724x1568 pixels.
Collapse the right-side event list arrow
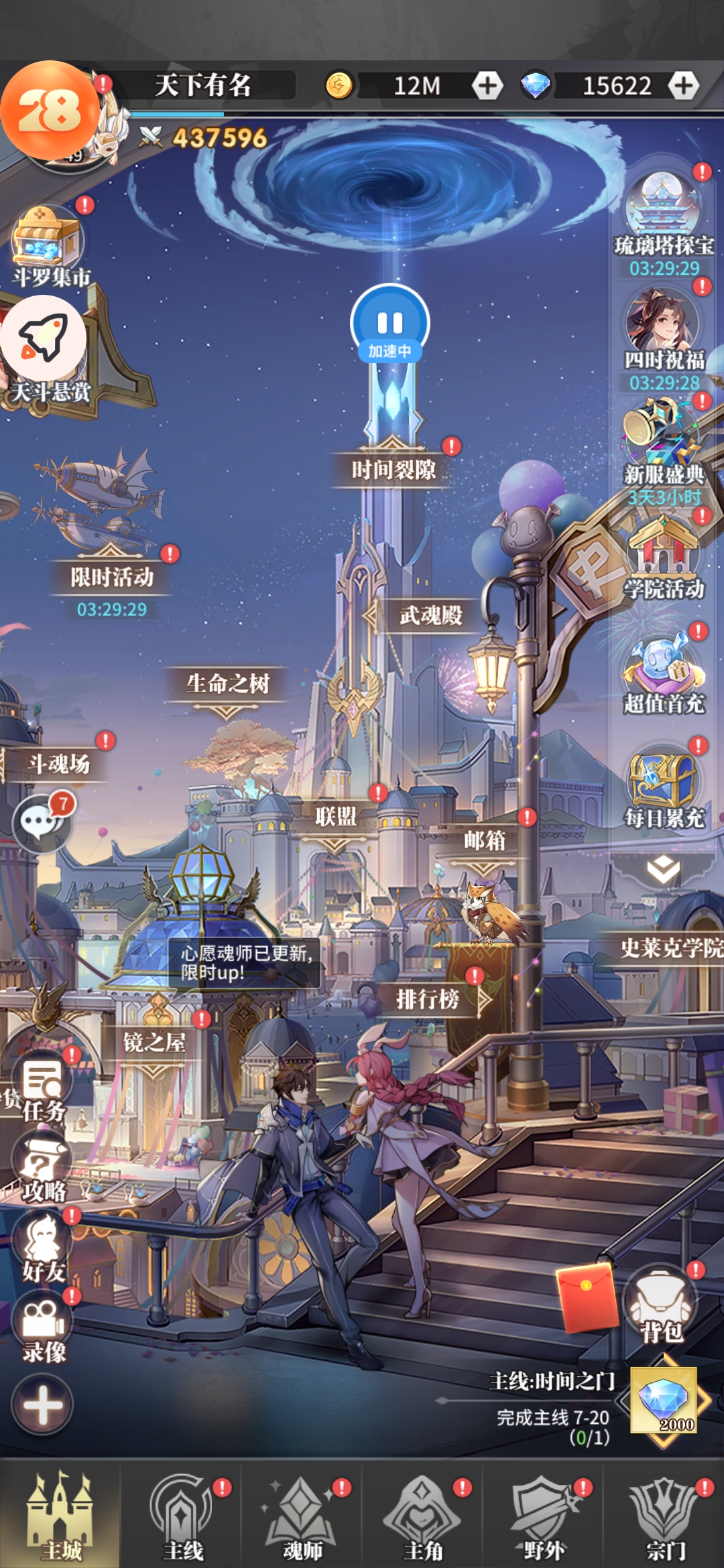[663, 870]
